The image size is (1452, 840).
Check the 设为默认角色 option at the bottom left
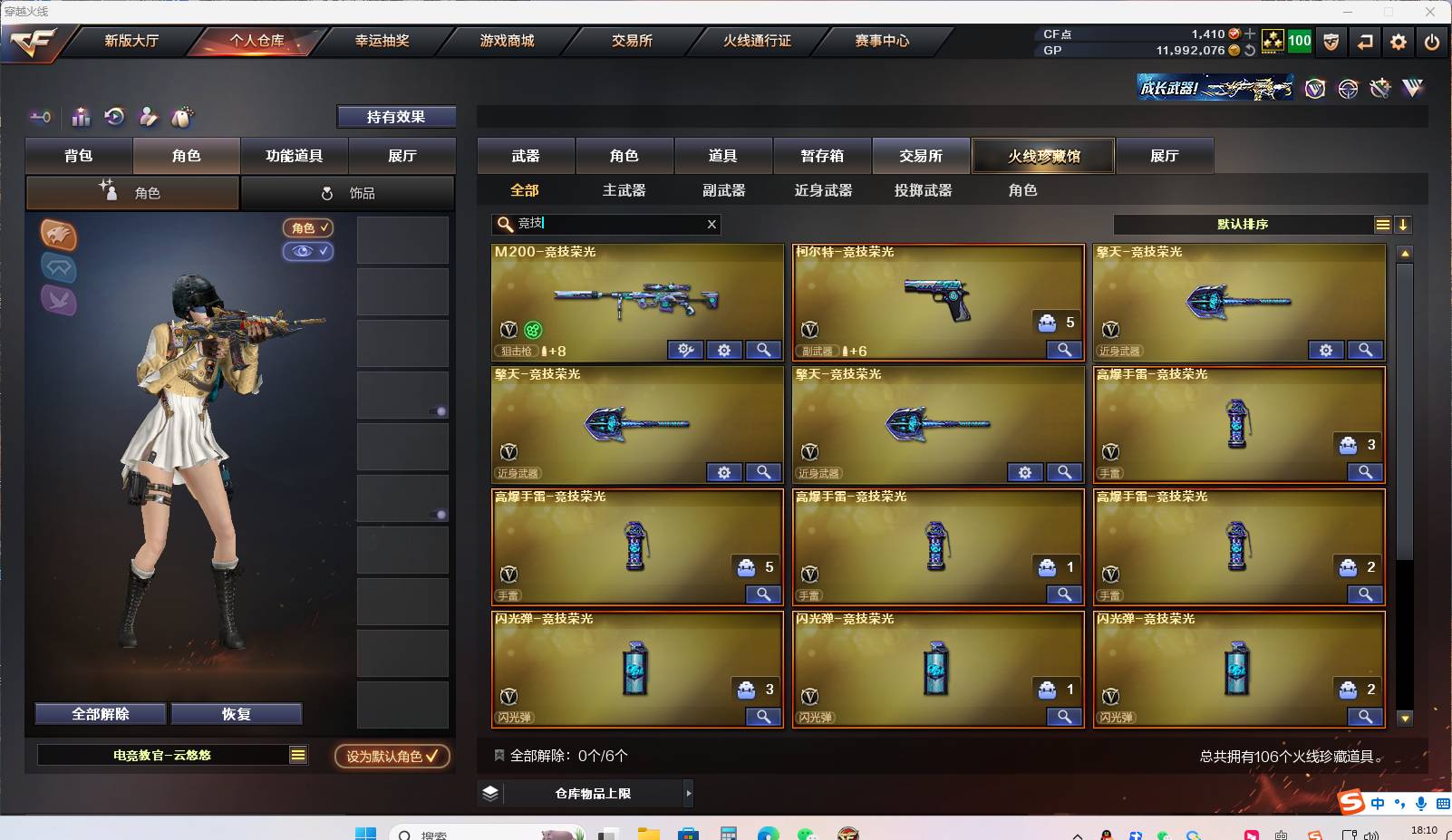(x=392, y=755)
